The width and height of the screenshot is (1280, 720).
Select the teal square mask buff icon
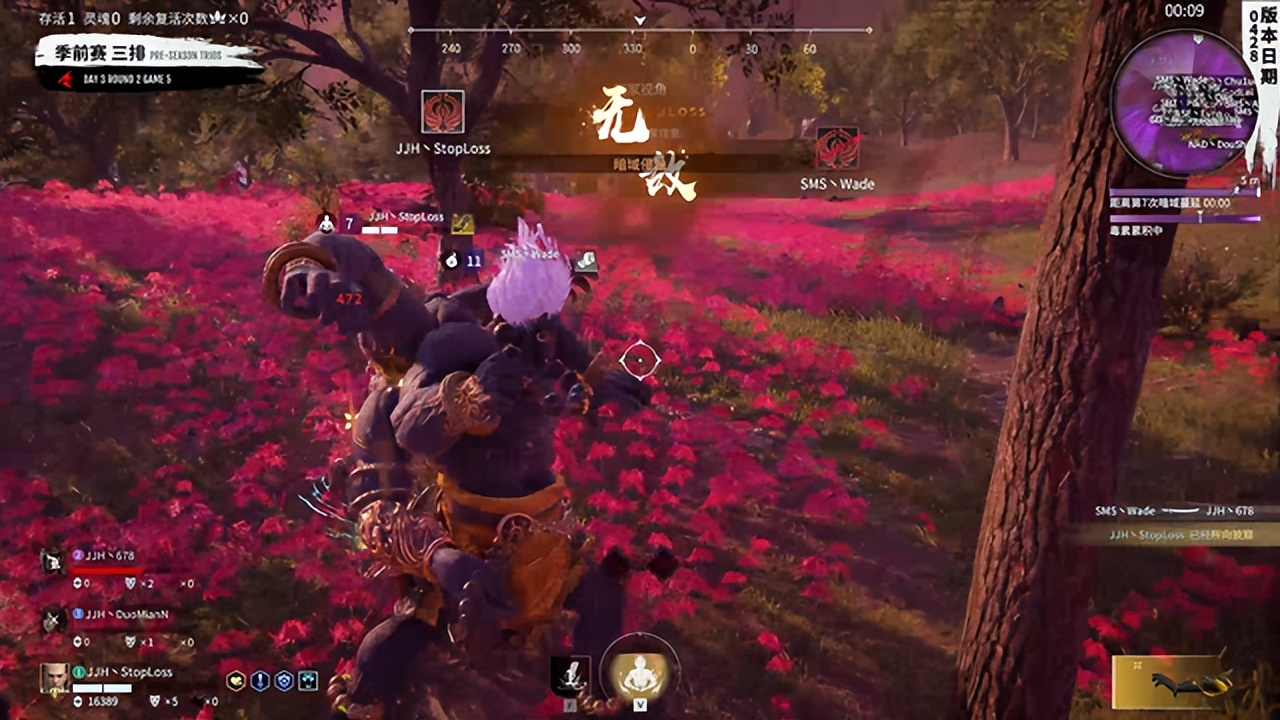[x=308, y=681]
